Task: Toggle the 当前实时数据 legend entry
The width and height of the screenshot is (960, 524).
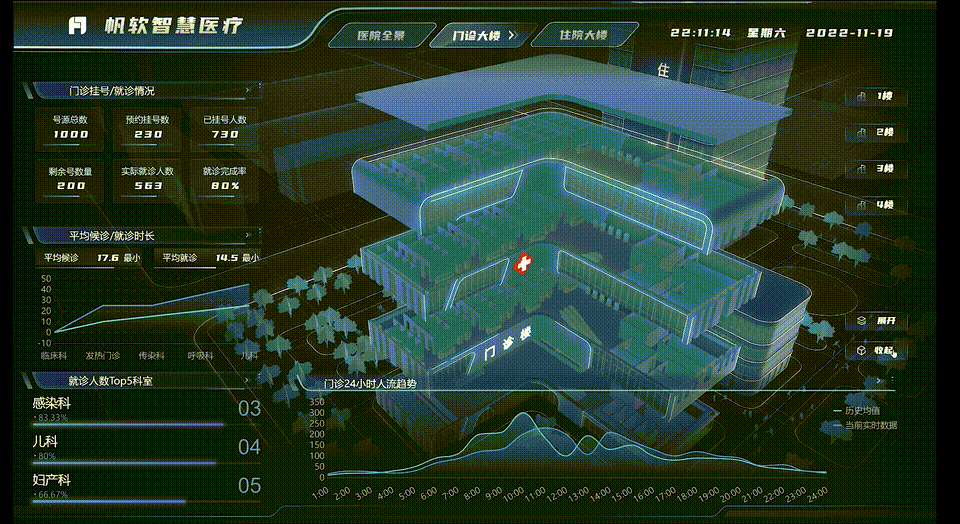Action: [864, 425]
